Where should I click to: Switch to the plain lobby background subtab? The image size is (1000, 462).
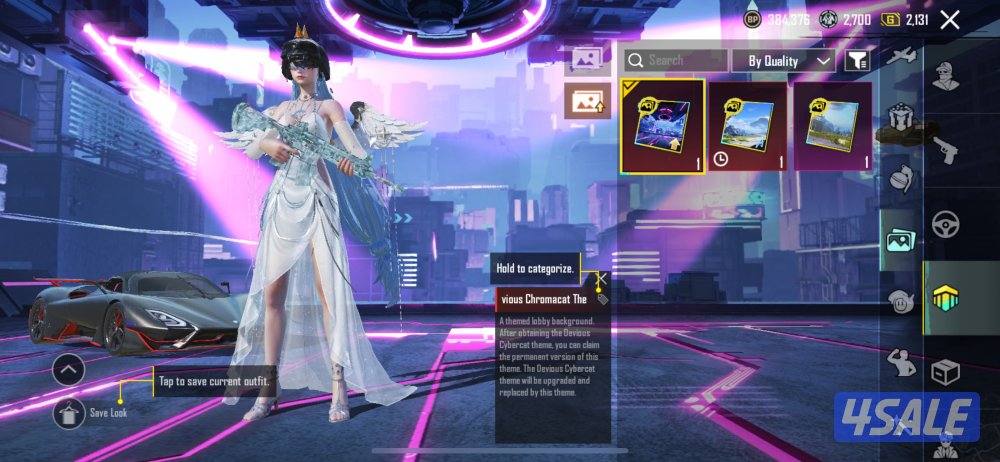(587, 59)
